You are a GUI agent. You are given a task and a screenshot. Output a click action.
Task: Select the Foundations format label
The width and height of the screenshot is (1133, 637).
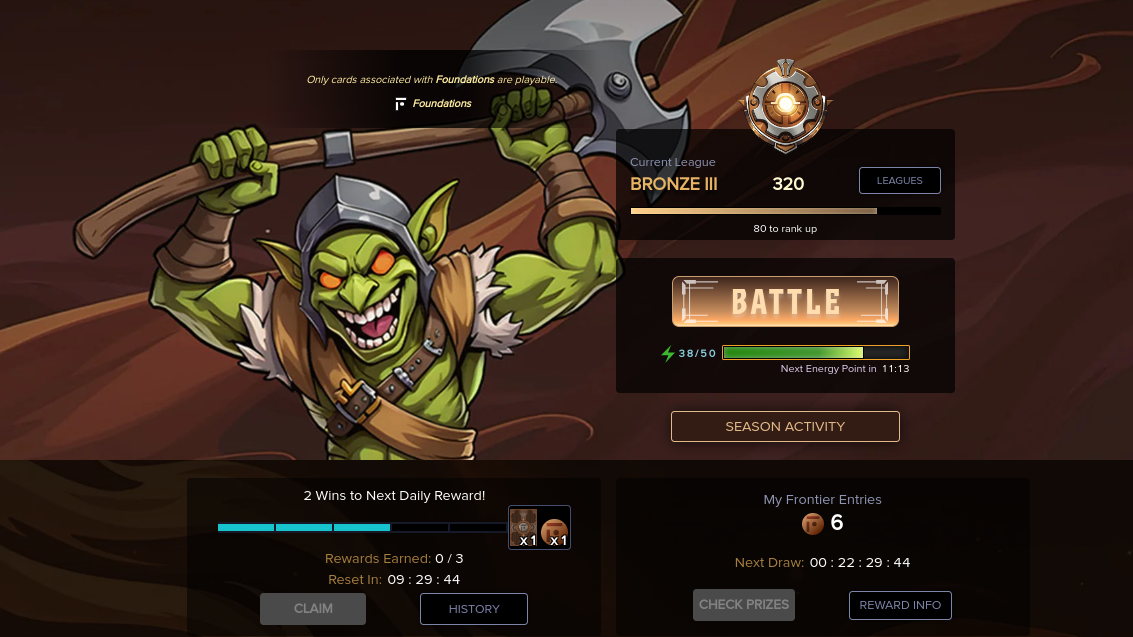point(434,103)
